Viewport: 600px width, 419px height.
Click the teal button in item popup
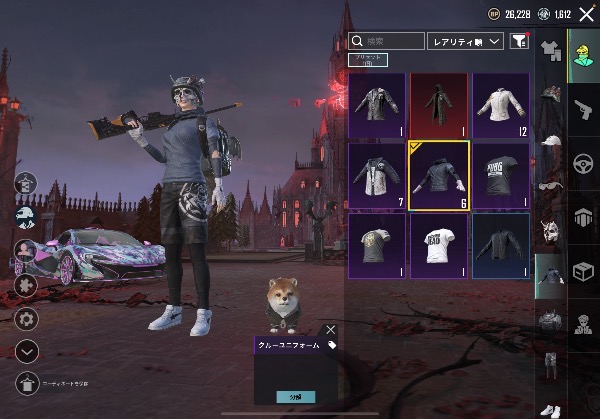point(295,397)
